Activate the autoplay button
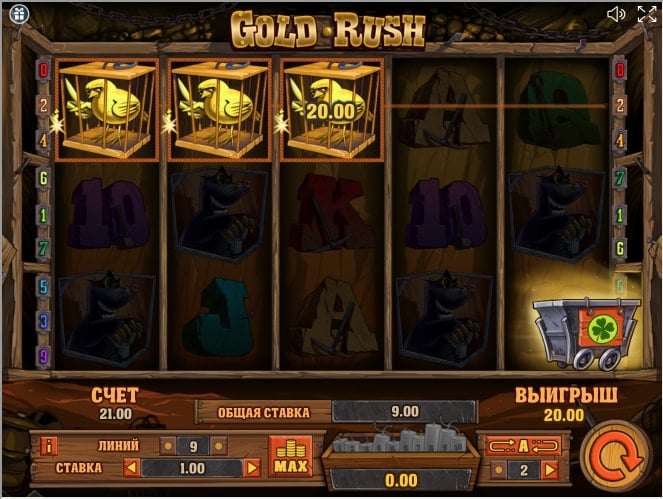This screenshot has height=499, width=663. click(521, 444)
